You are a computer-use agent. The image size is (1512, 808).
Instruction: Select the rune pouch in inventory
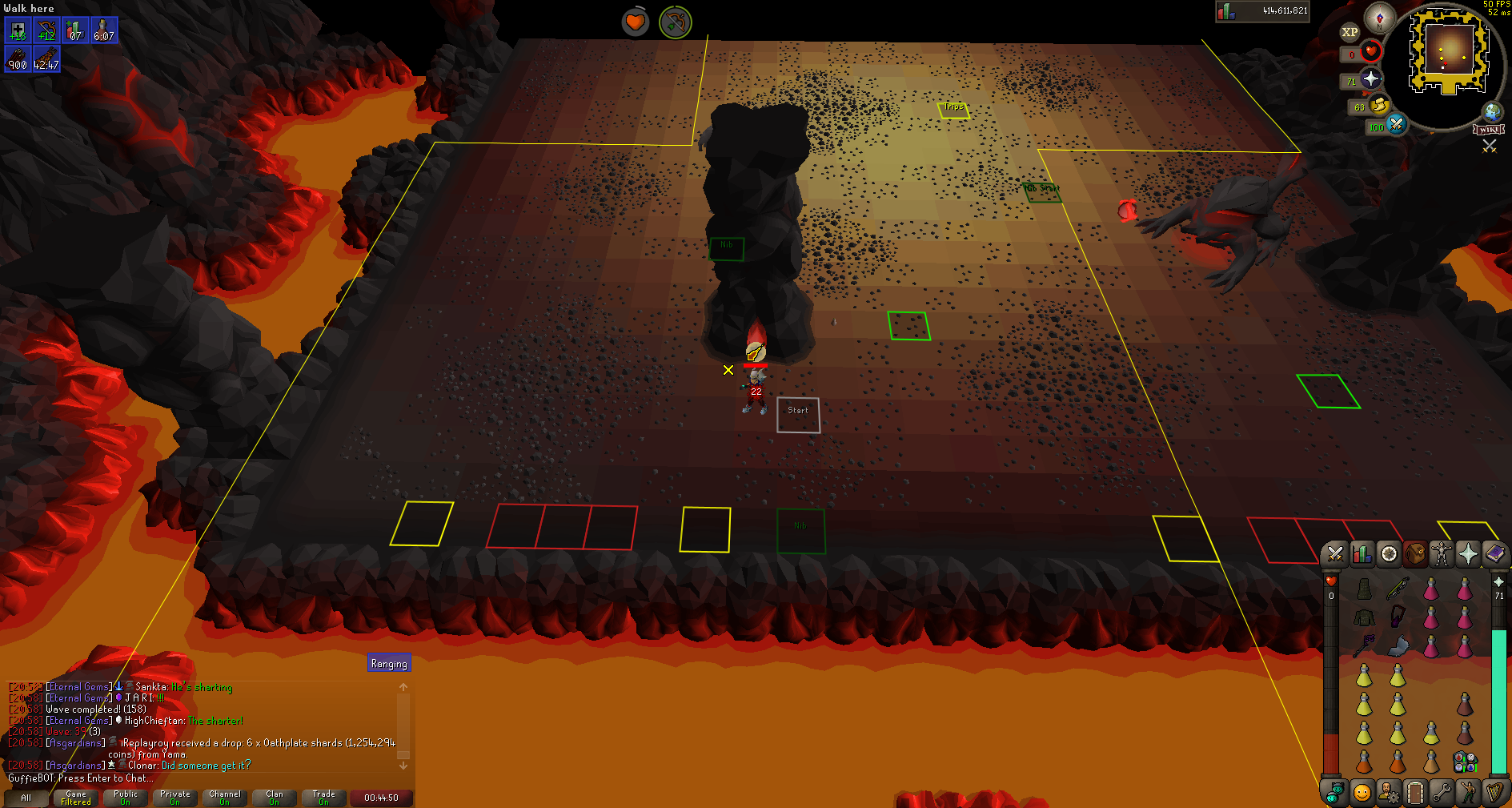(x=1465, y=762)
